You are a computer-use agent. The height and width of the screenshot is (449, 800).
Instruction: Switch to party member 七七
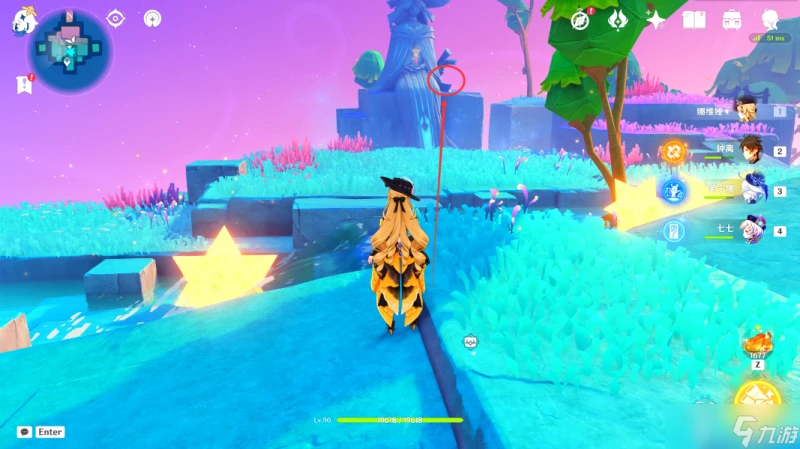pos(745,231)
